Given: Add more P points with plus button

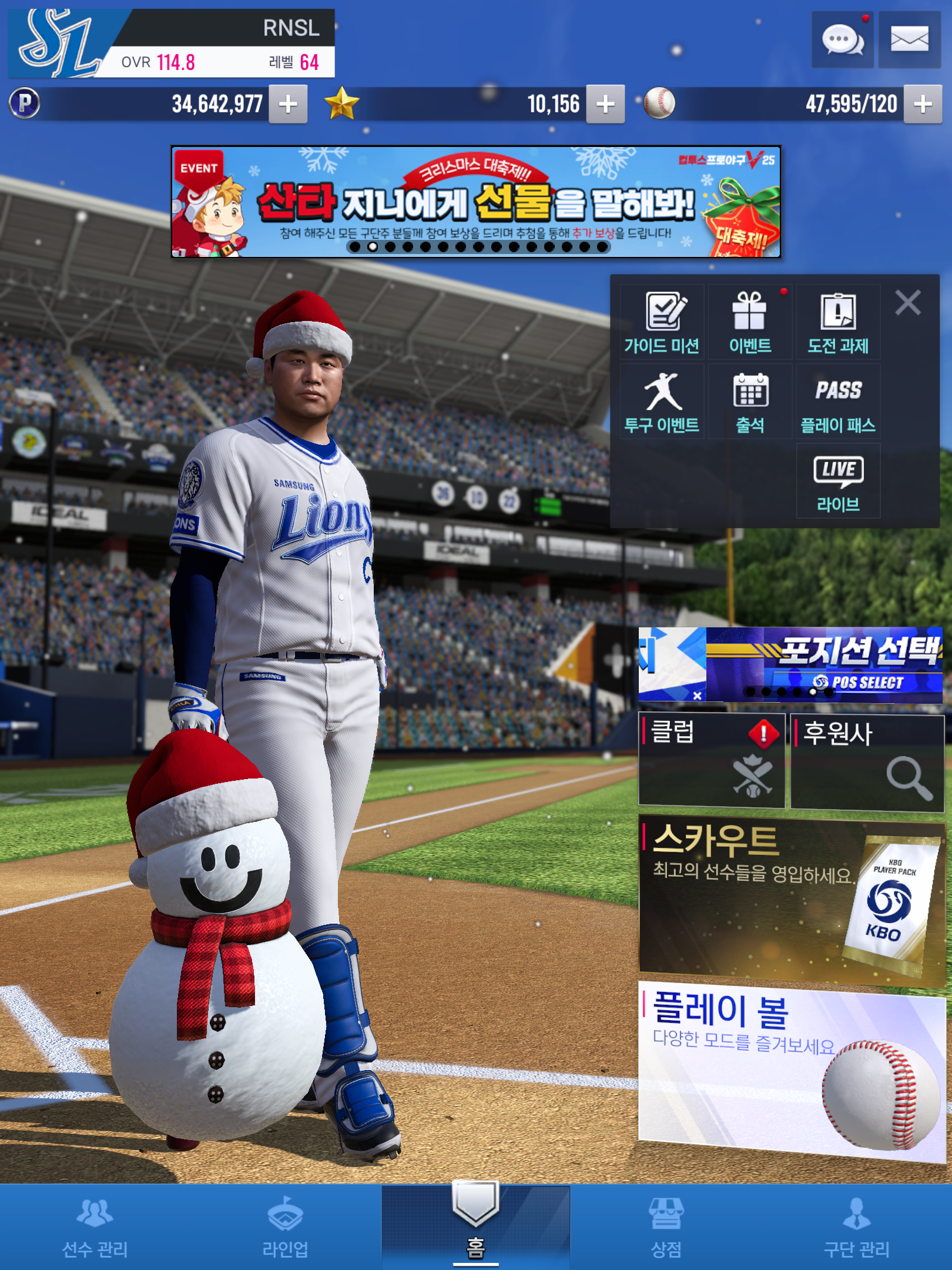Looking at the screenshot, I should 288,105.
